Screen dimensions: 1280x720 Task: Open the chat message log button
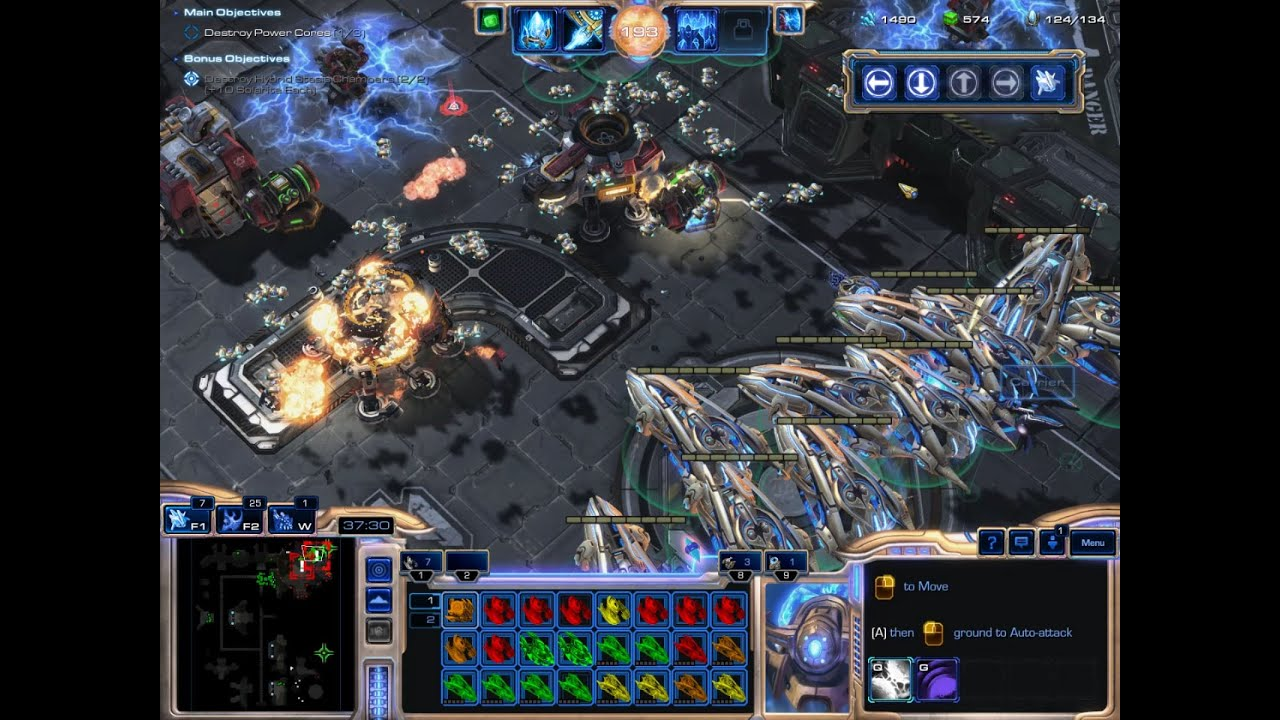pos(1021,543)
